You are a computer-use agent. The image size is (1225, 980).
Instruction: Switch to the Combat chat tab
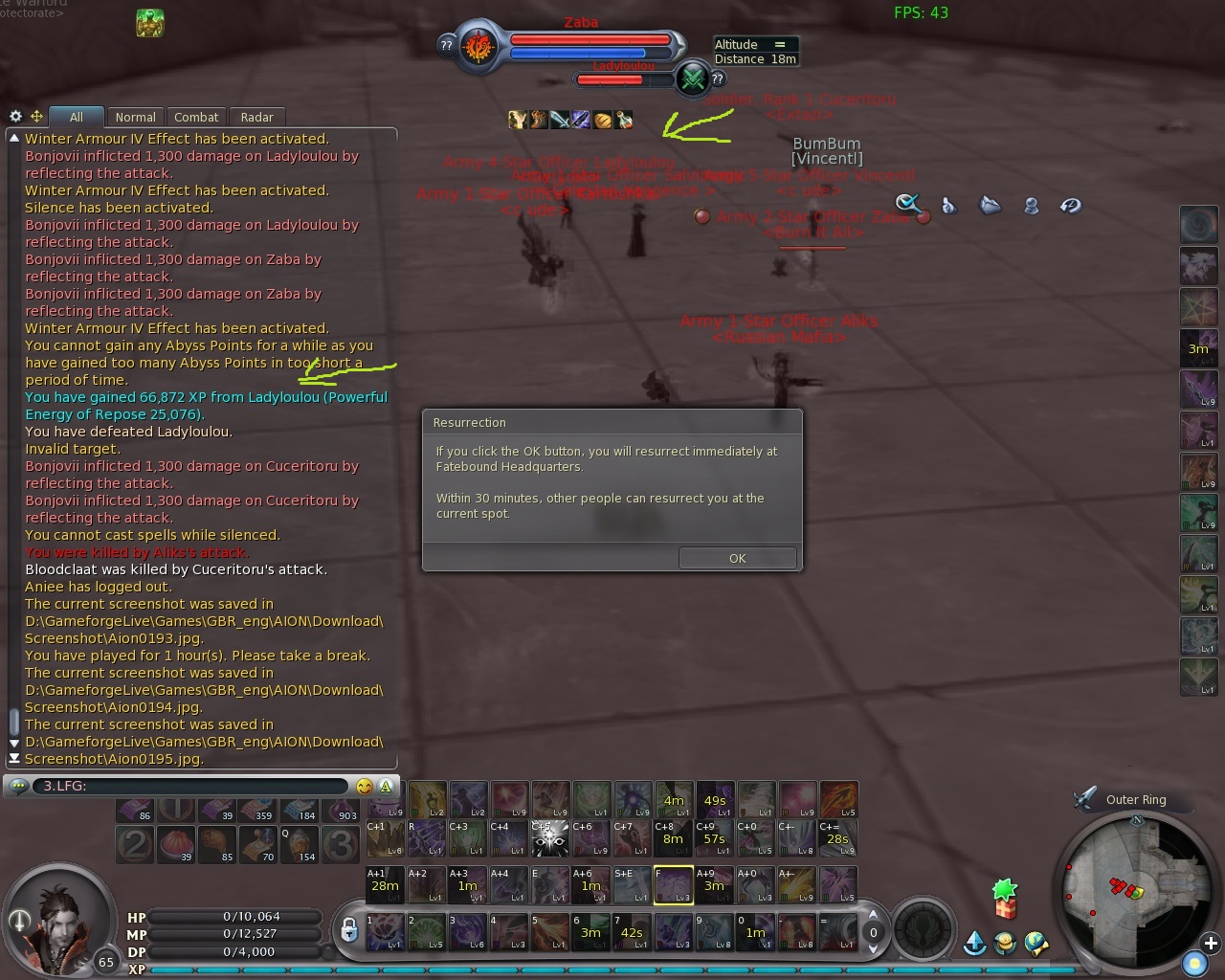[196, 117]
